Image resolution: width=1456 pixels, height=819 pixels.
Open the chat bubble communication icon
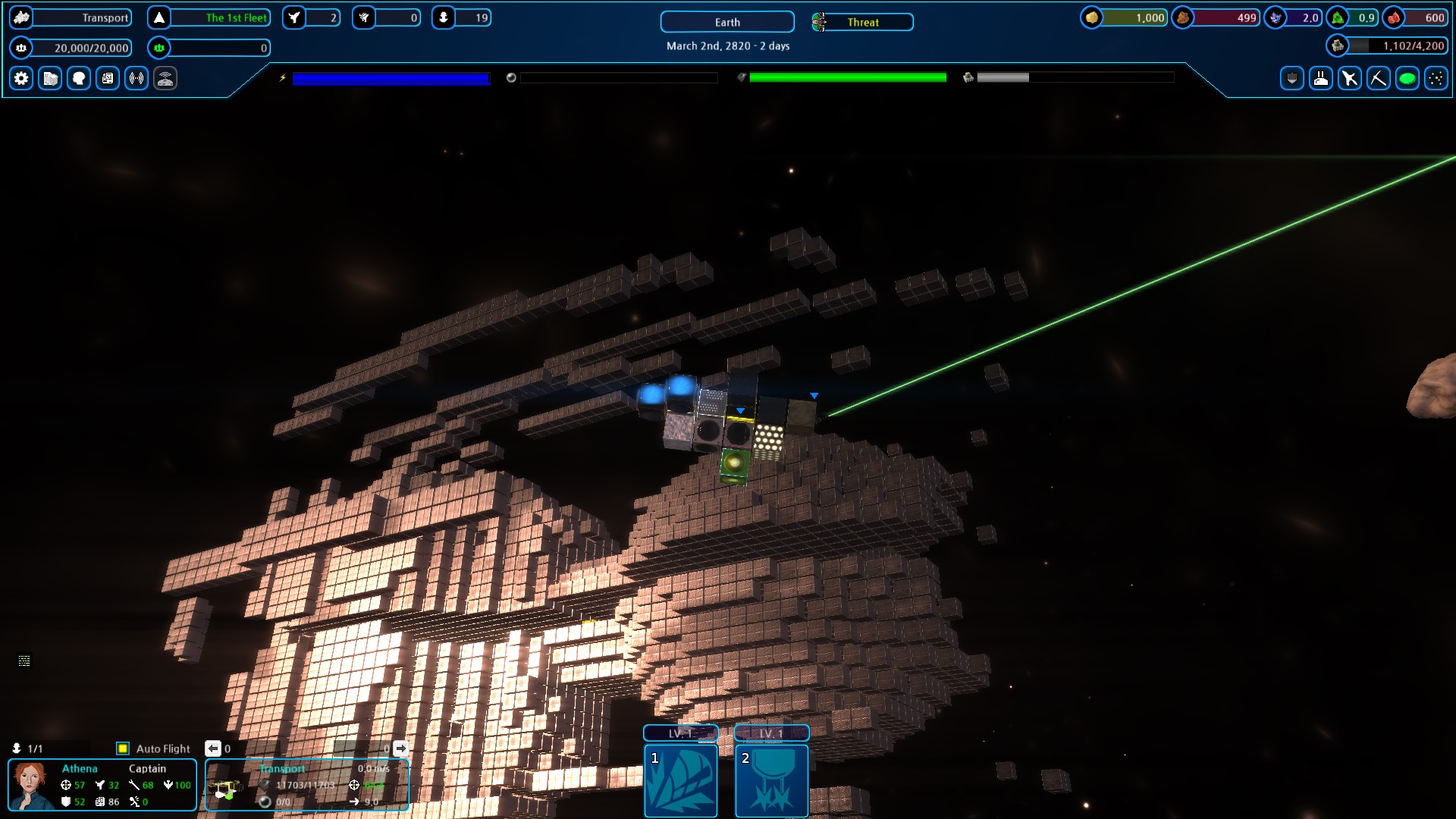coord(78,78)
